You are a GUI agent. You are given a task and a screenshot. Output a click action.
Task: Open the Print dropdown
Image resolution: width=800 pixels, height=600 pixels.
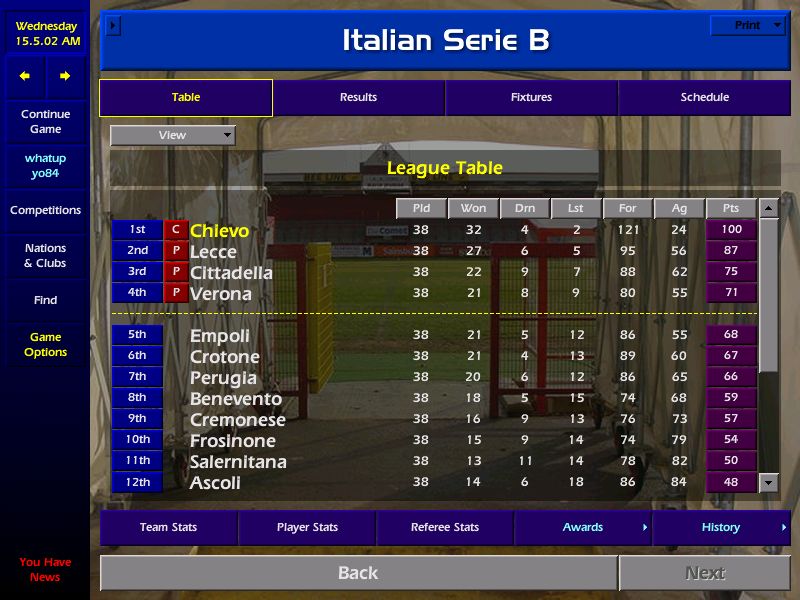click(747, 26)
